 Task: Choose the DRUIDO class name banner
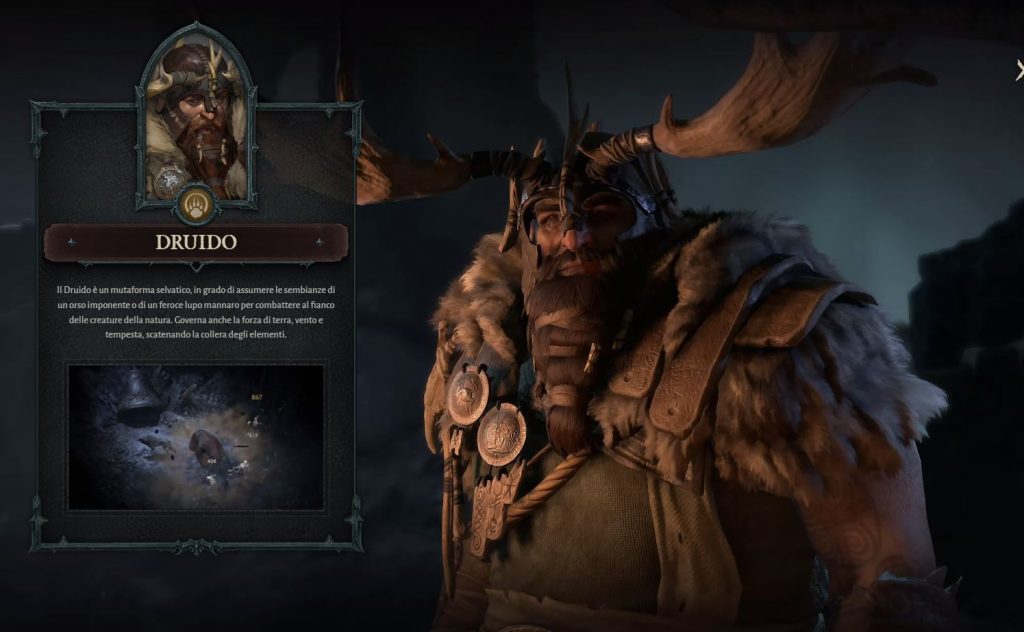(196, 242)
